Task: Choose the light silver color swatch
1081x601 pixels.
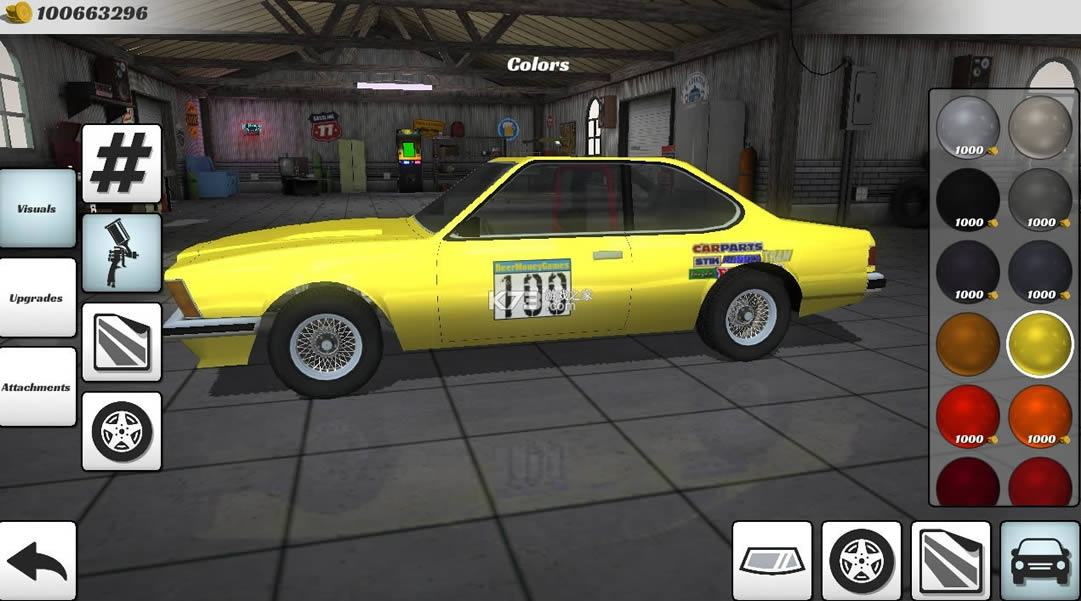Action: click(x=968, y=127)
